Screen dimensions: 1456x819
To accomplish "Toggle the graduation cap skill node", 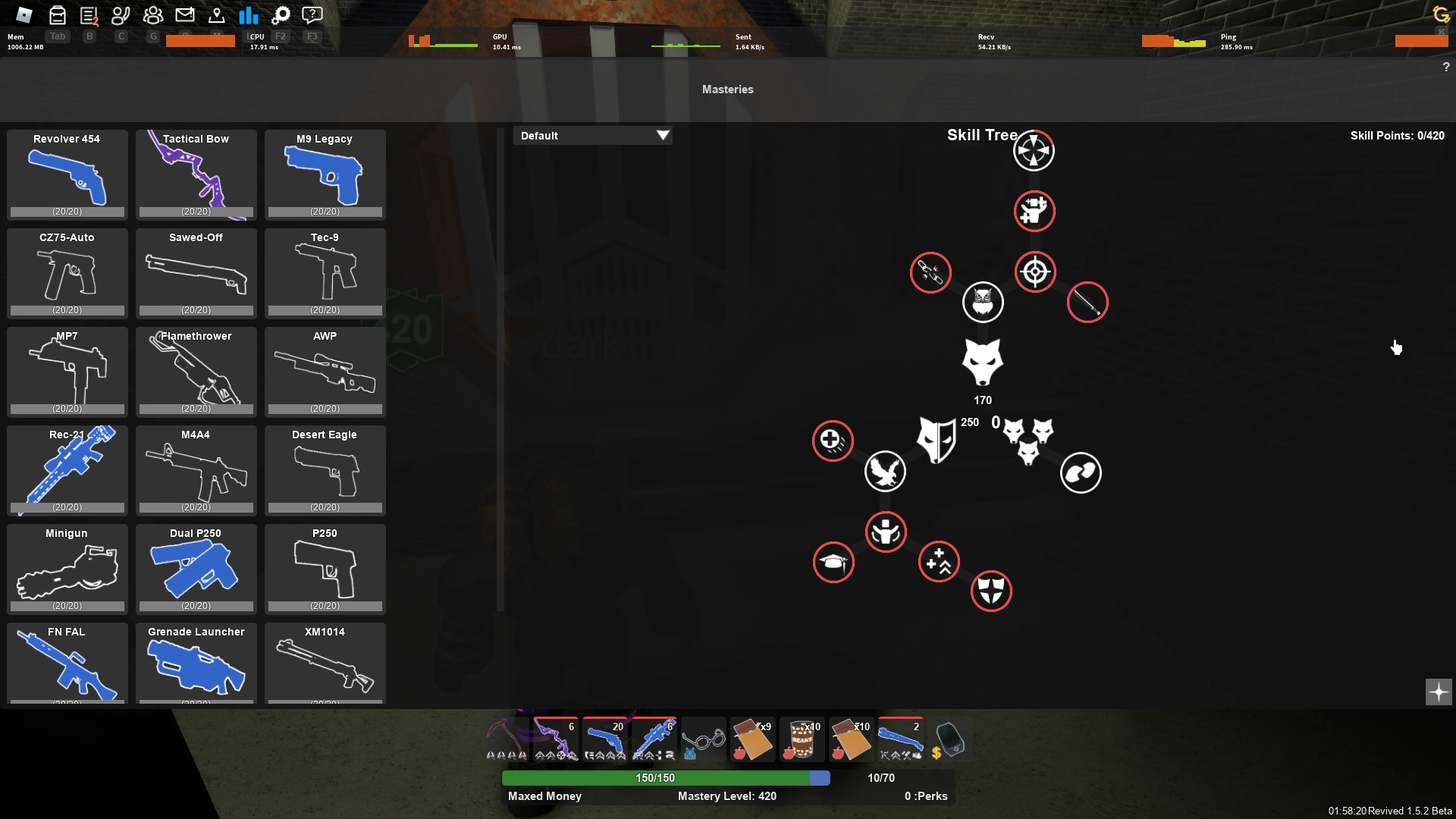I will pos(833,562).
